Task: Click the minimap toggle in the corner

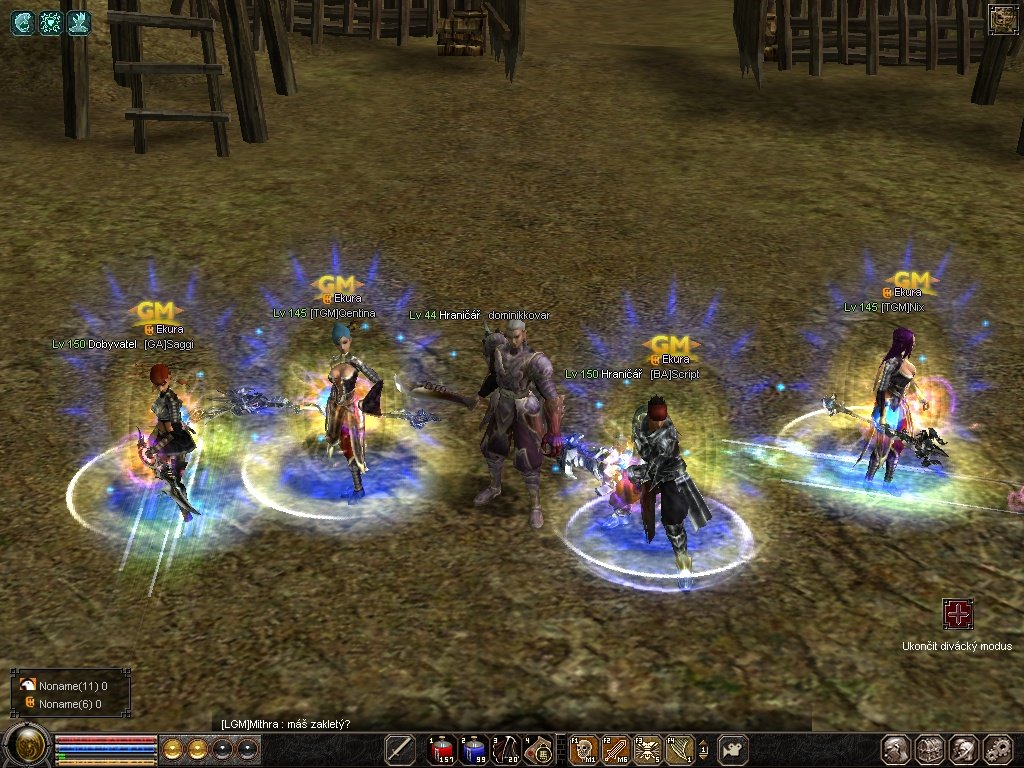Action: 1001,19
